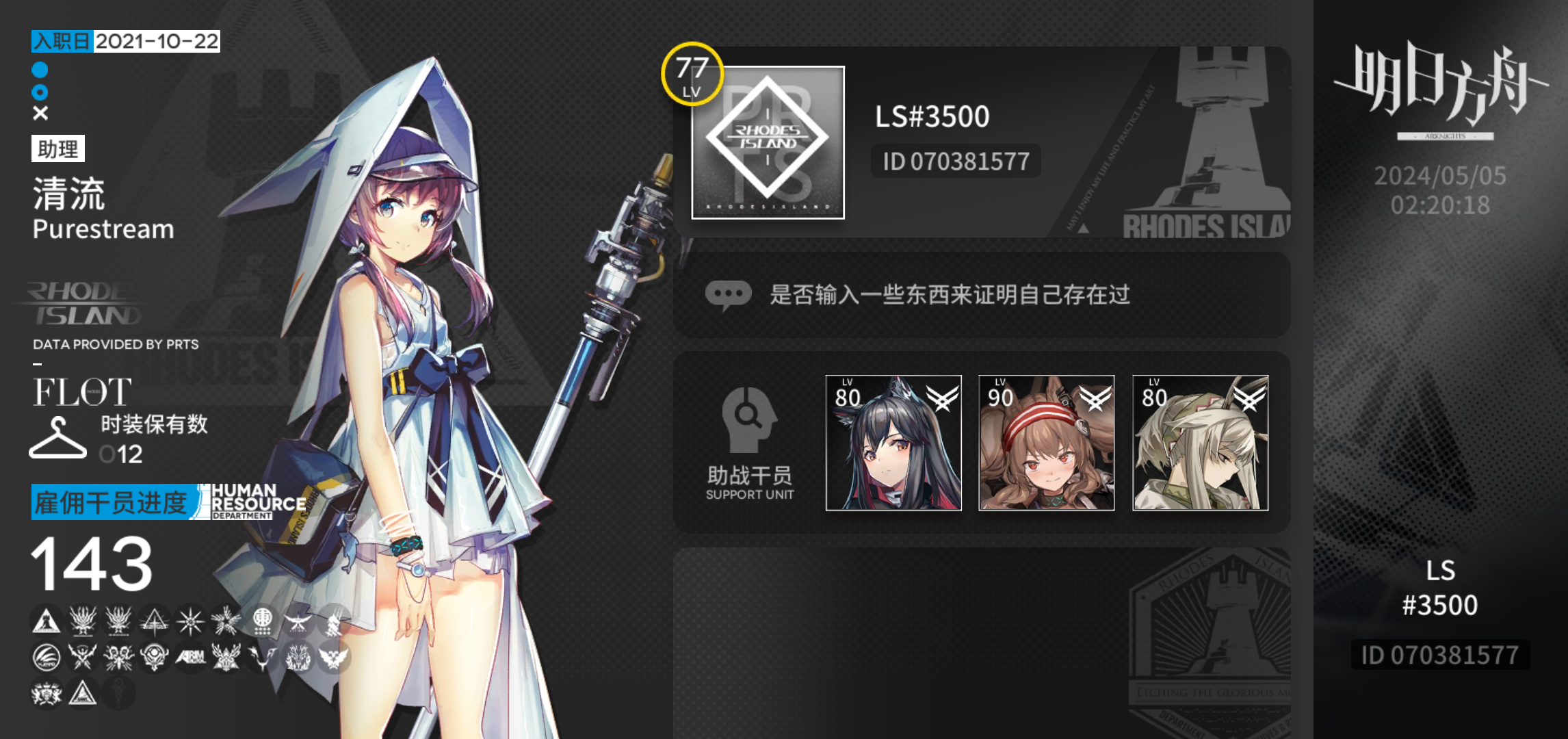The width and height of the screenshot is (1568, 739).
Task: Click the clothes hanger outfit icon
Action: point(57,437)
